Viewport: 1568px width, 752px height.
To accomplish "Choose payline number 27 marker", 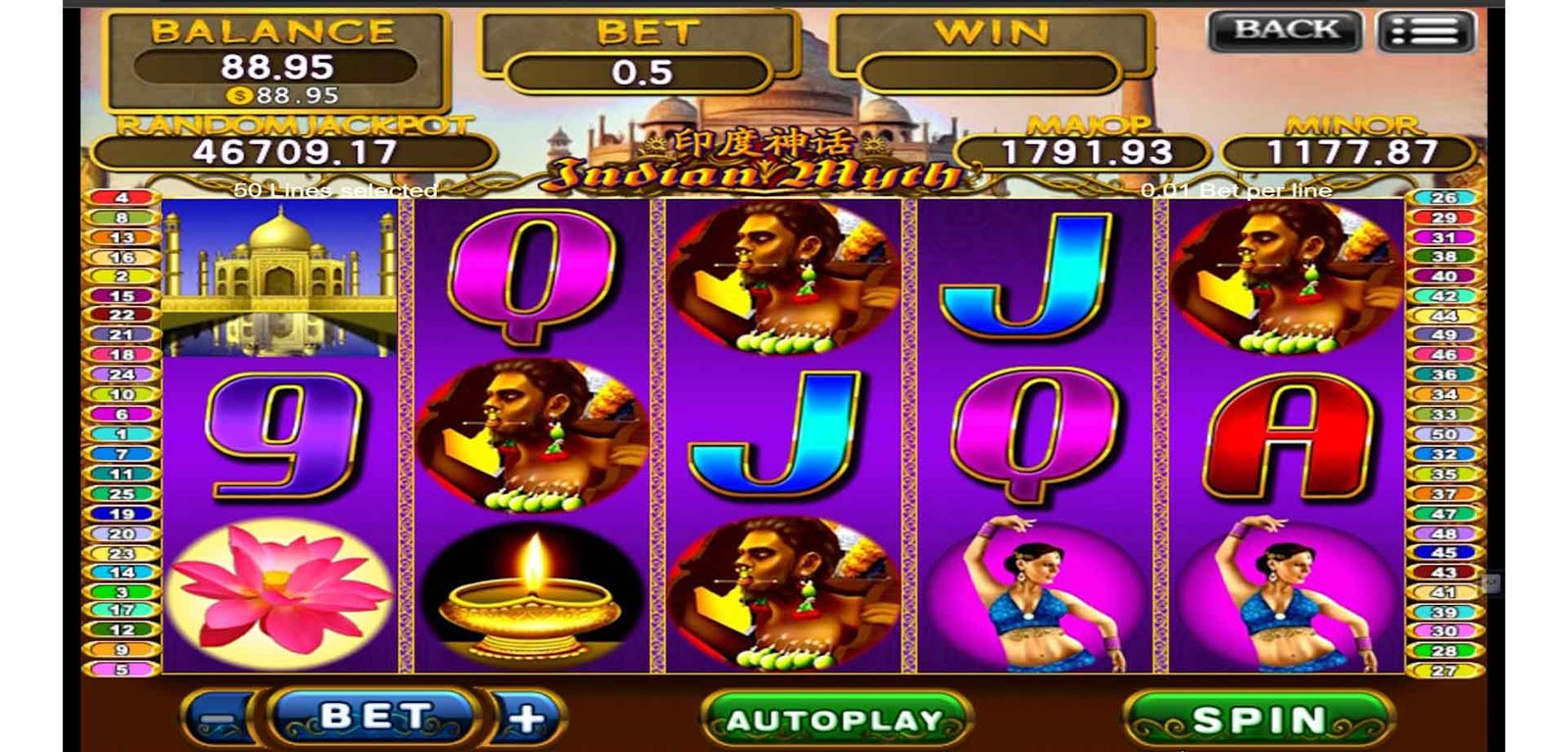I will click(x=1444, y=671).
